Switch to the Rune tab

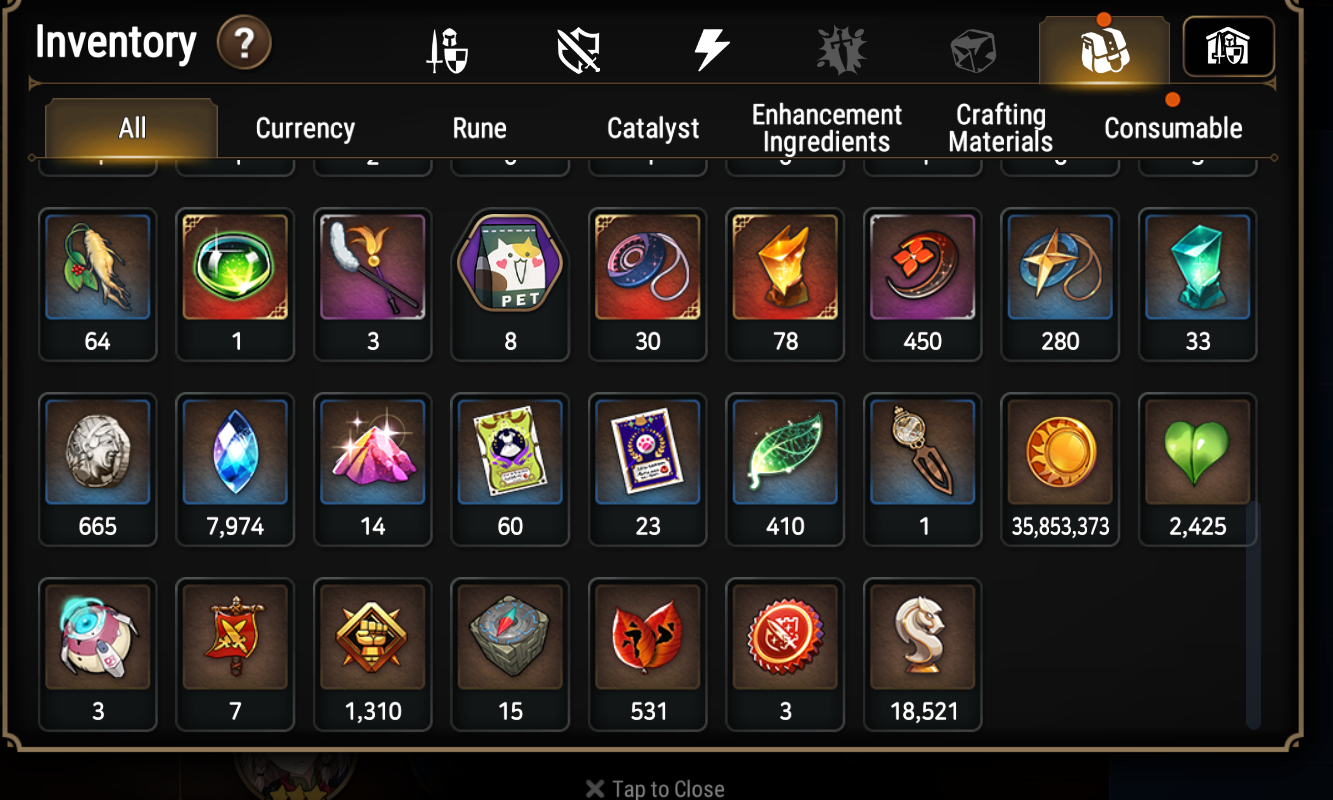point(479,128)
